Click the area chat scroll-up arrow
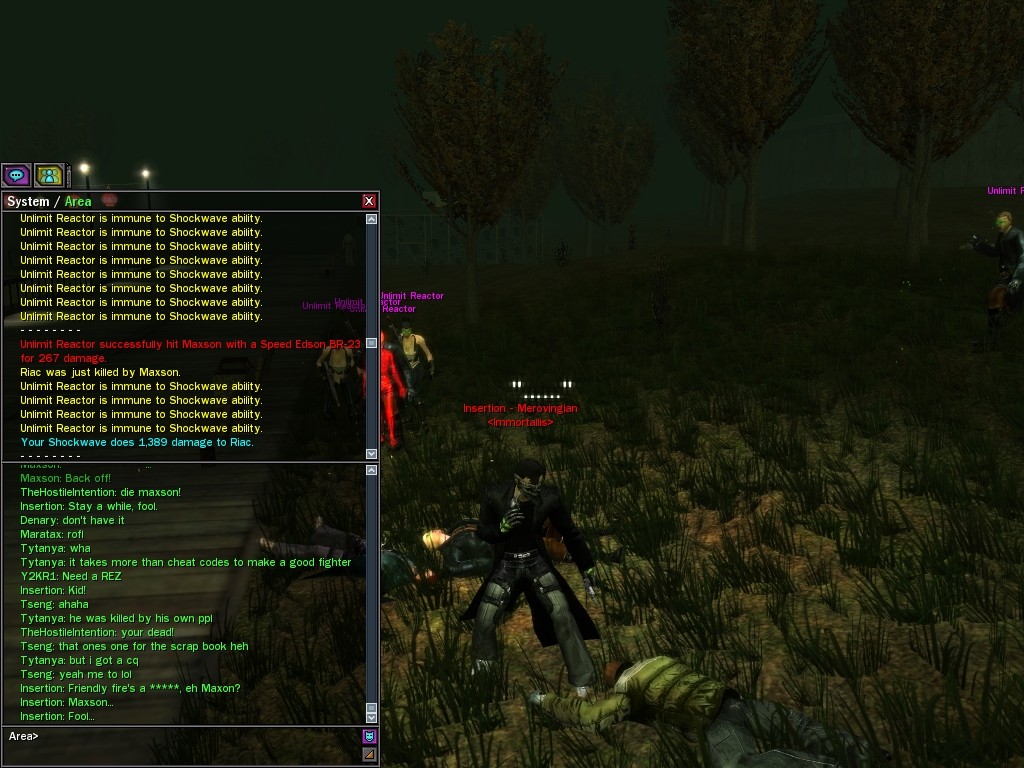Image resolution: width=1024 pixels, height=768 pixels. coord(372,470)
